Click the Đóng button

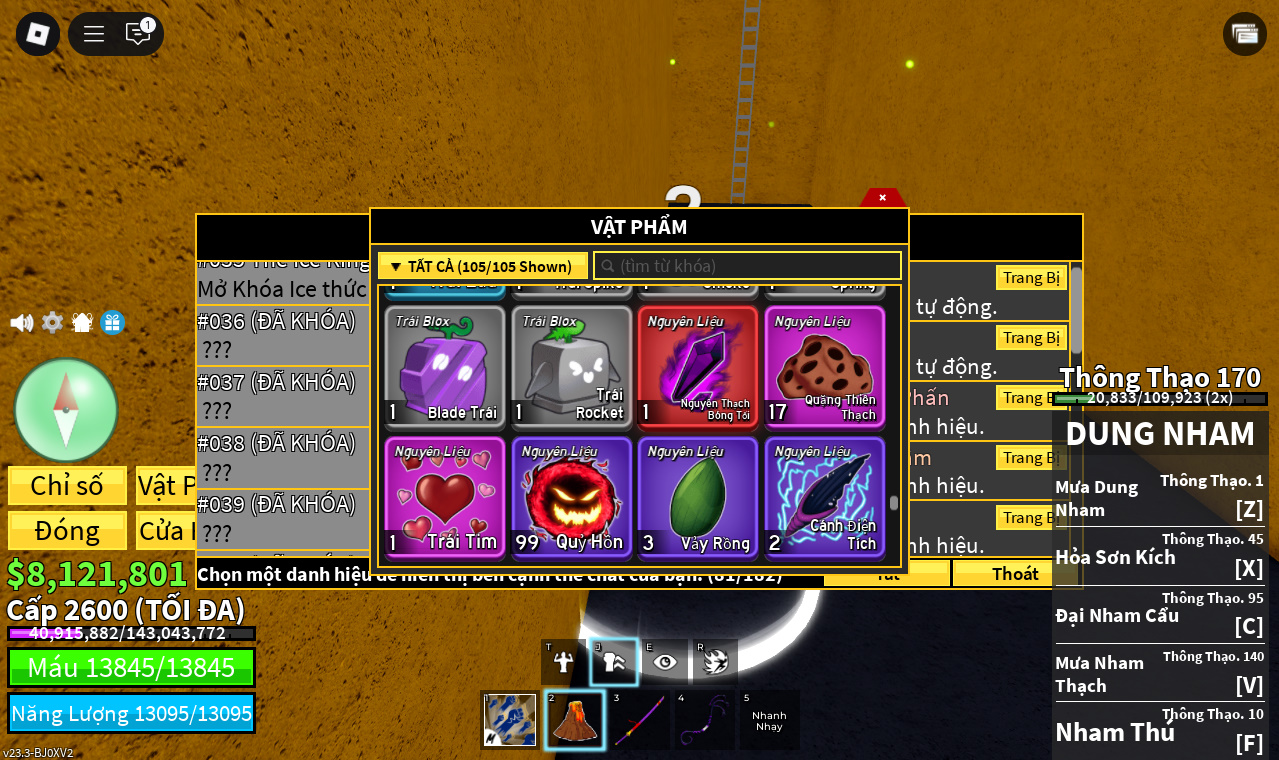click(67, 530)
